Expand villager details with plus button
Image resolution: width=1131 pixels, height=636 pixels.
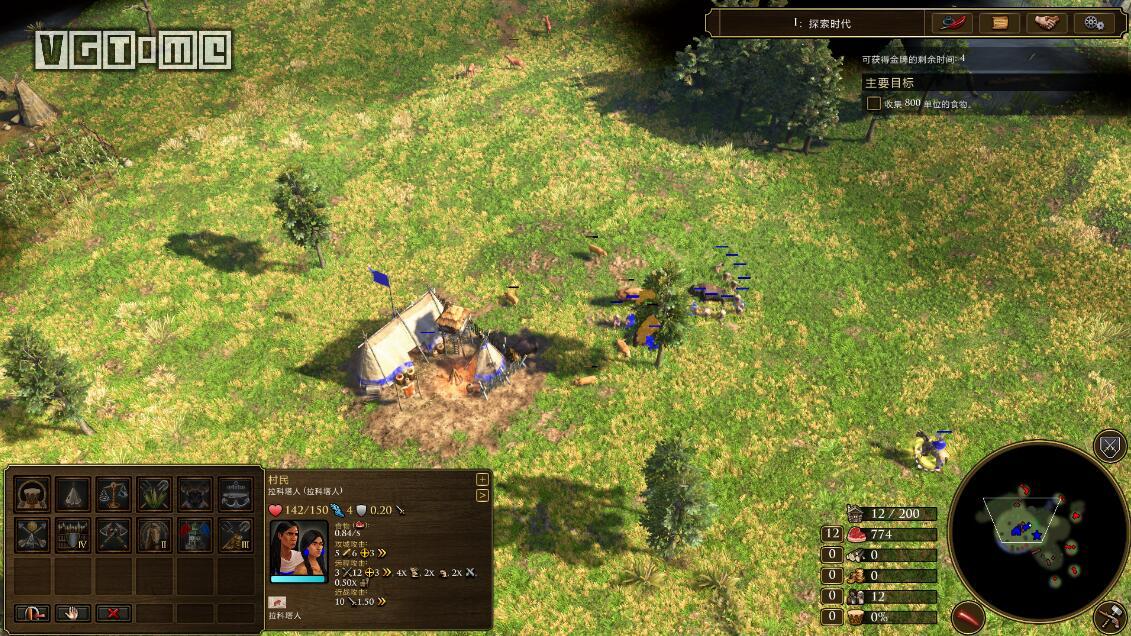pos(482,480)
